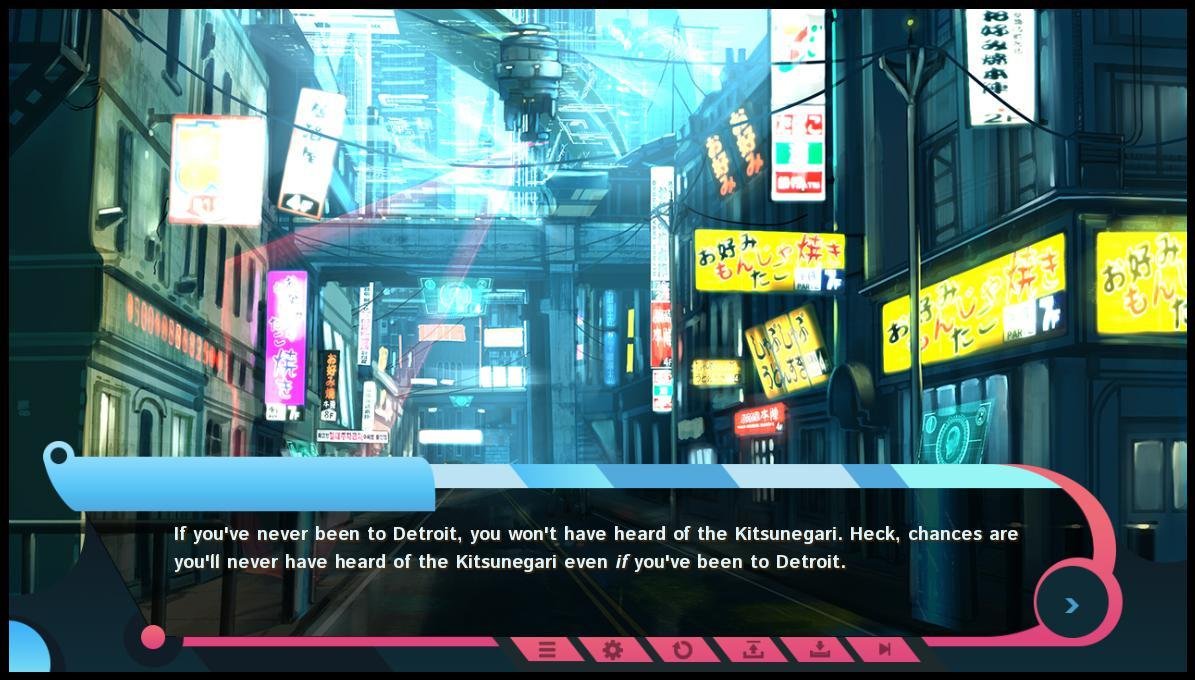The image size is (1195, 680).
Task: Click the circular rewind arrow icon
Action: pyautogui.click(x=682, y=650)
